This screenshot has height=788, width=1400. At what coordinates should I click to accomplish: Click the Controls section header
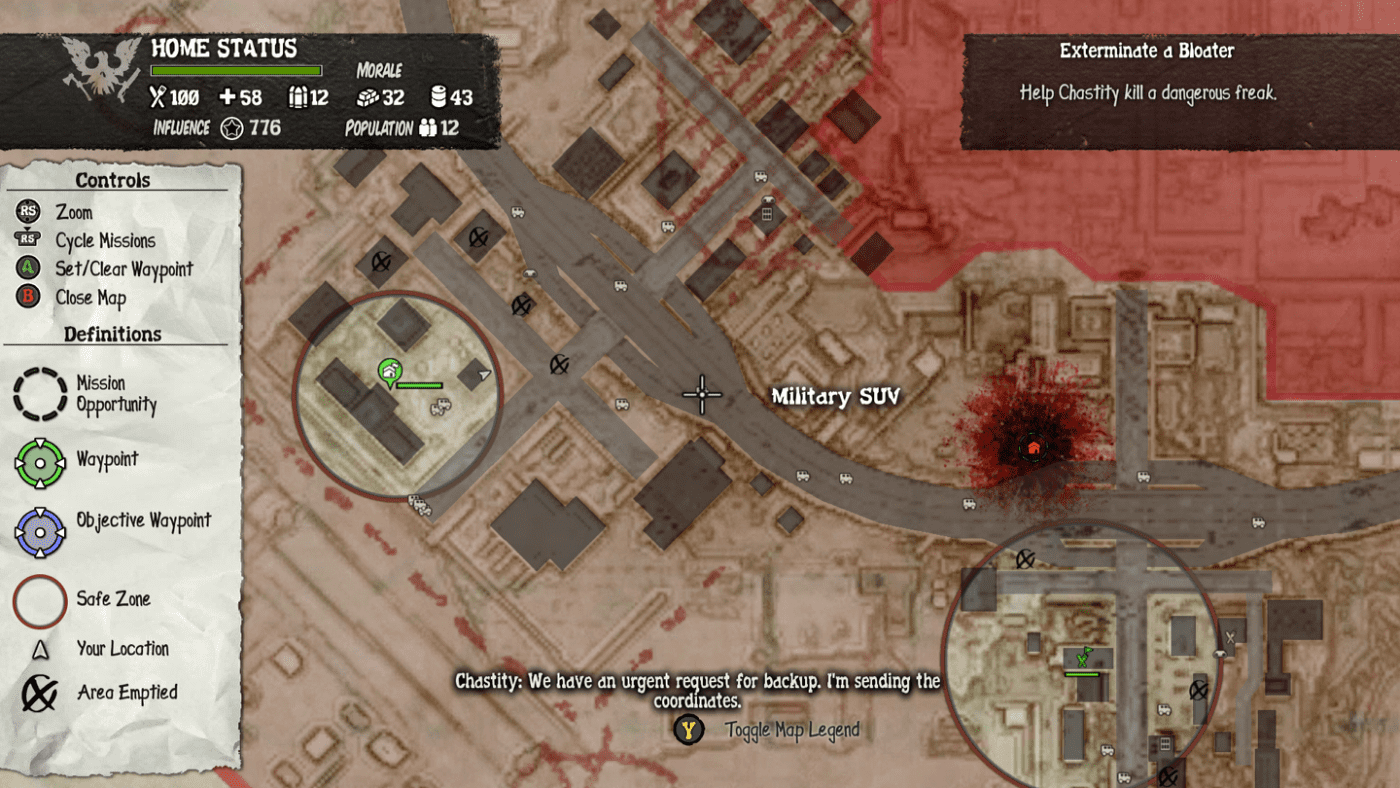point(112,180)
